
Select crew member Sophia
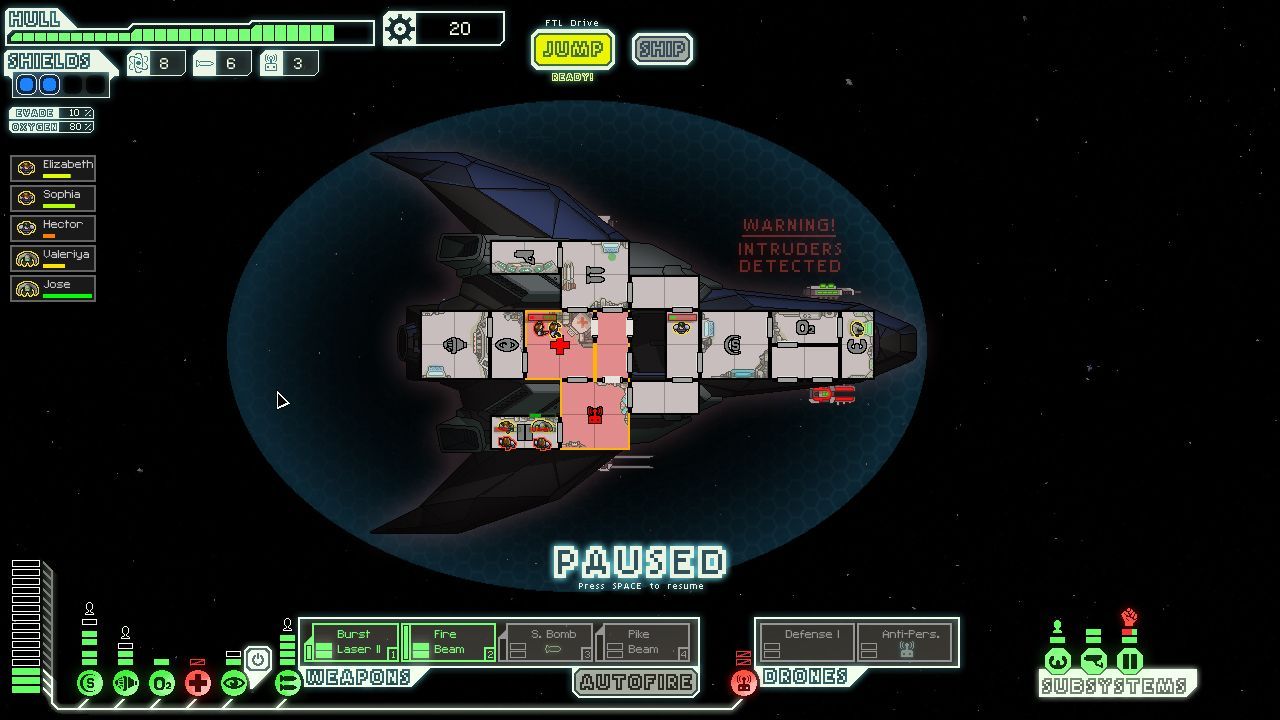click(53, 198)
